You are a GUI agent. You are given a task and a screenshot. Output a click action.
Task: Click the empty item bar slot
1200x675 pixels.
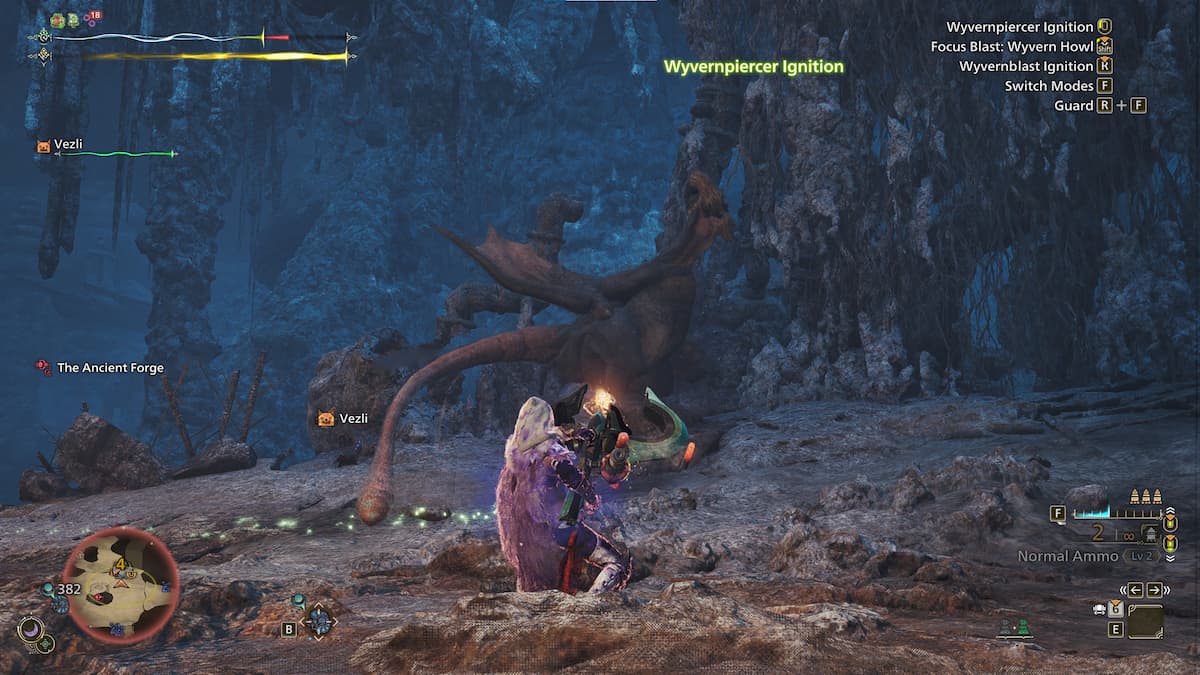click(1145, 622)
